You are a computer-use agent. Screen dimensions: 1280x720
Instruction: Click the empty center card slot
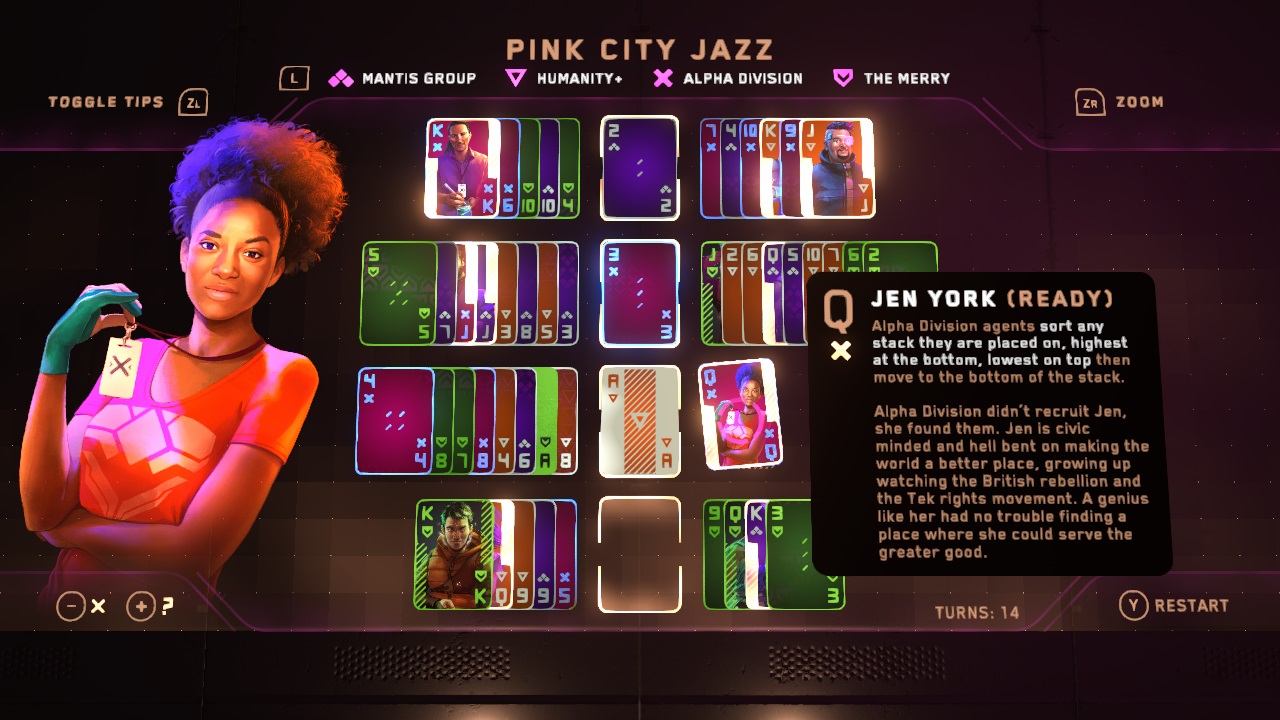coord(640,553)
